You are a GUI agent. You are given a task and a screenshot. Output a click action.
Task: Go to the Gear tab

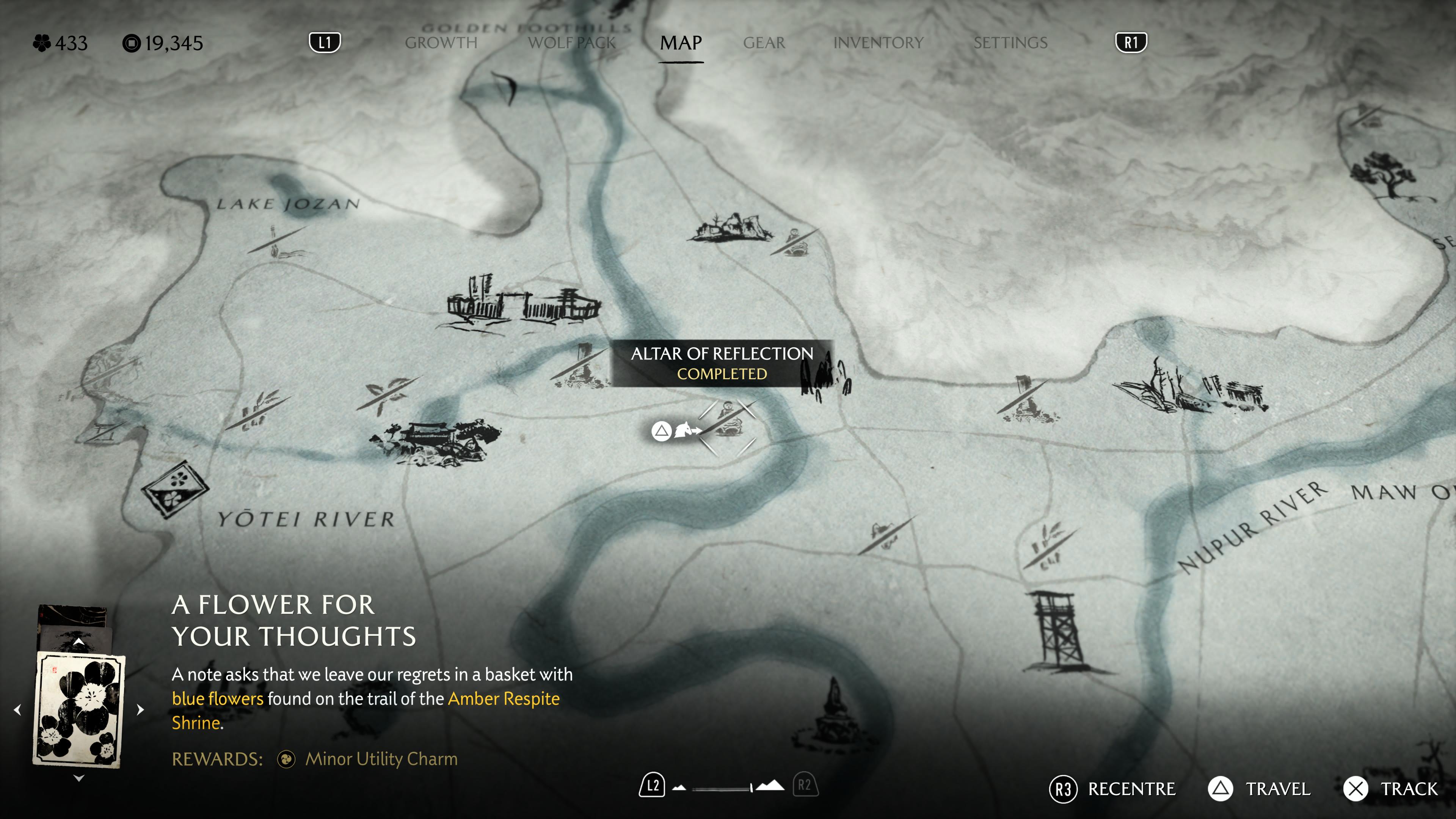point(764,43)
